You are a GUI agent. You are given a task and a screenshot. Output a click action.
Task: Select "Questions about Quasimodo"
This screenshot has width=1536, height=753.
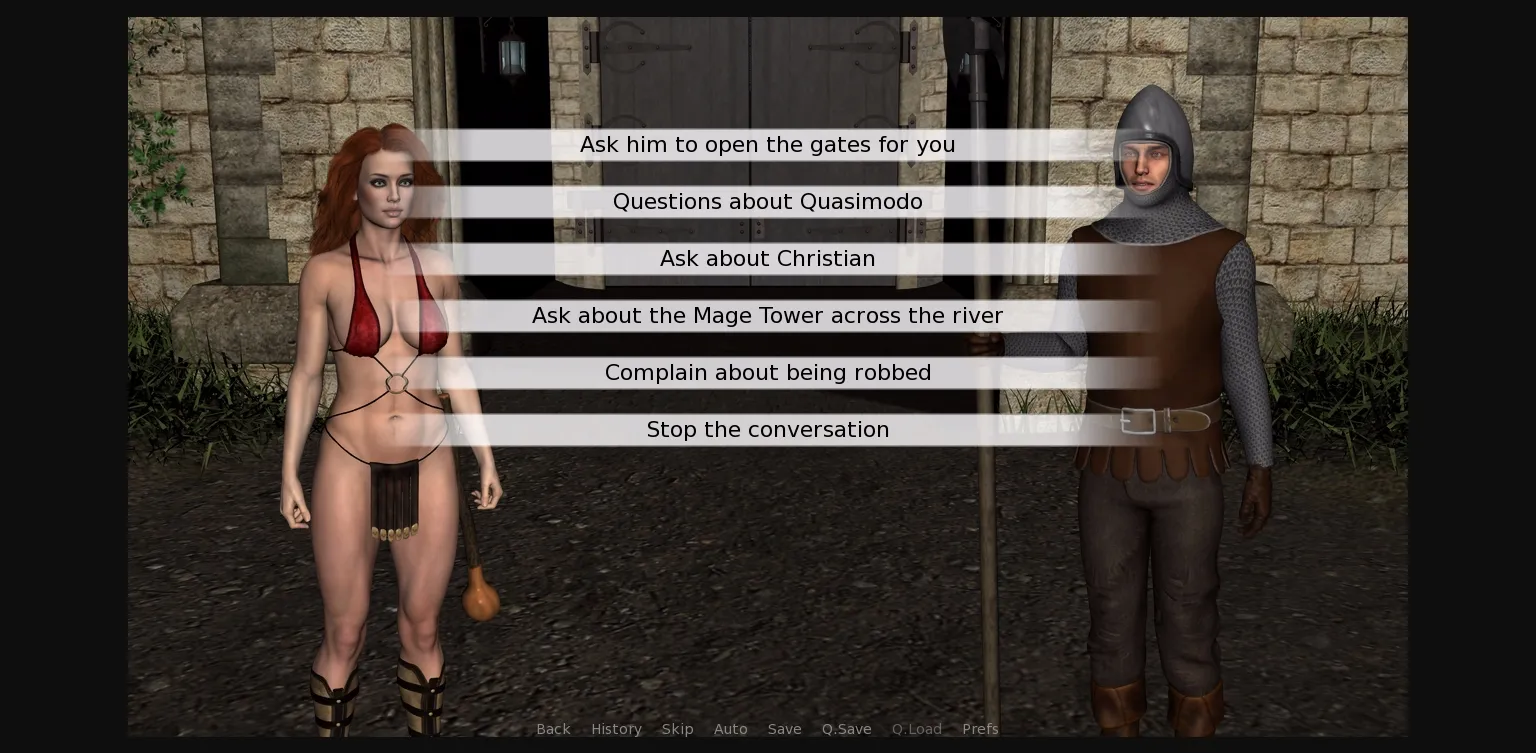tap(768, 202)
